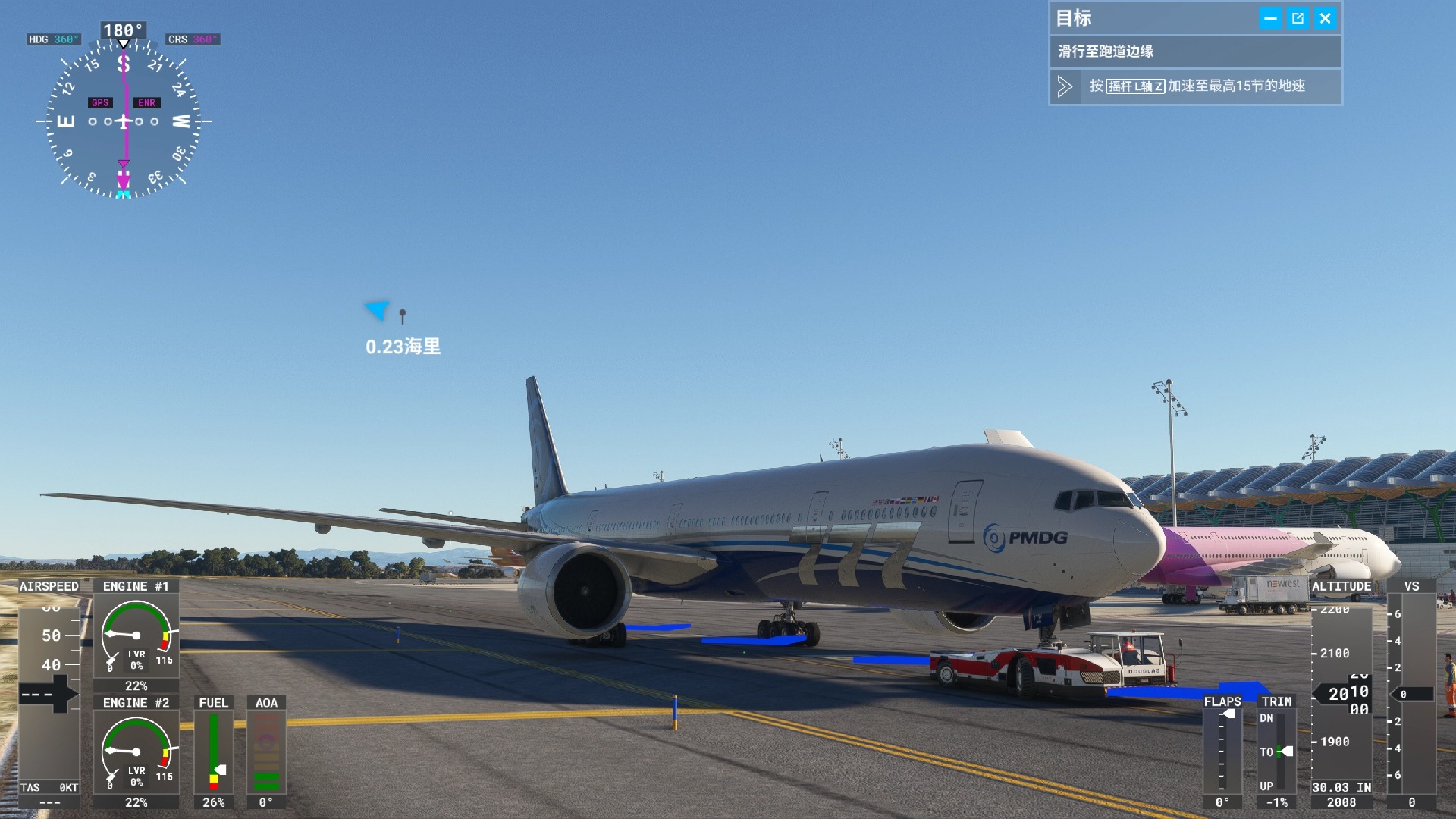The width and height of the screenshot is (1456, 819).
Task: Click the FUEL quantity gauge
Action: [x=213, y=751]
